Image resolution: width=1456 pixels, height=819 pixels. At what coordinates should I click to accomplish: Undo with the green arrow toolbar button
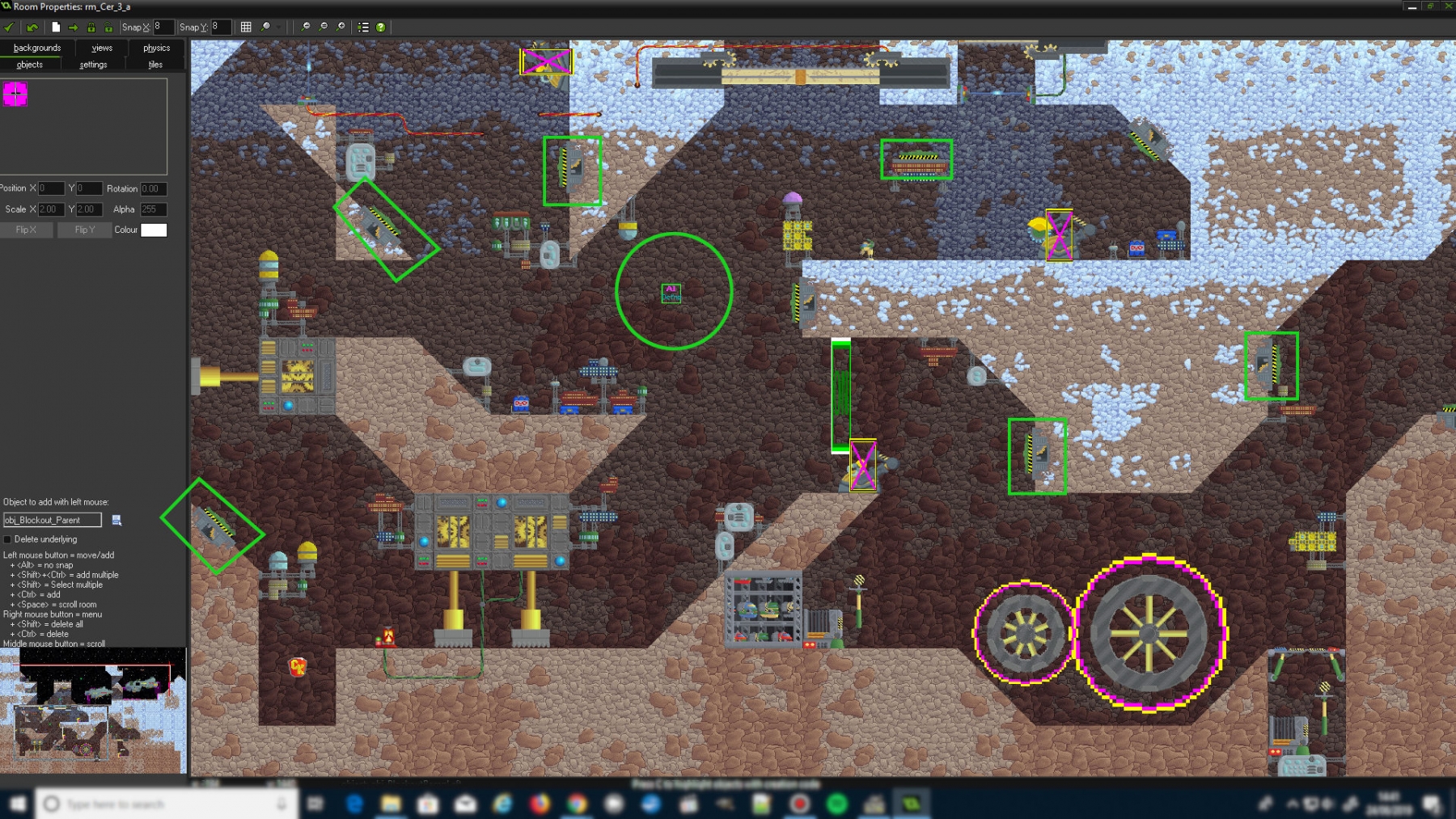coord(32,27)
